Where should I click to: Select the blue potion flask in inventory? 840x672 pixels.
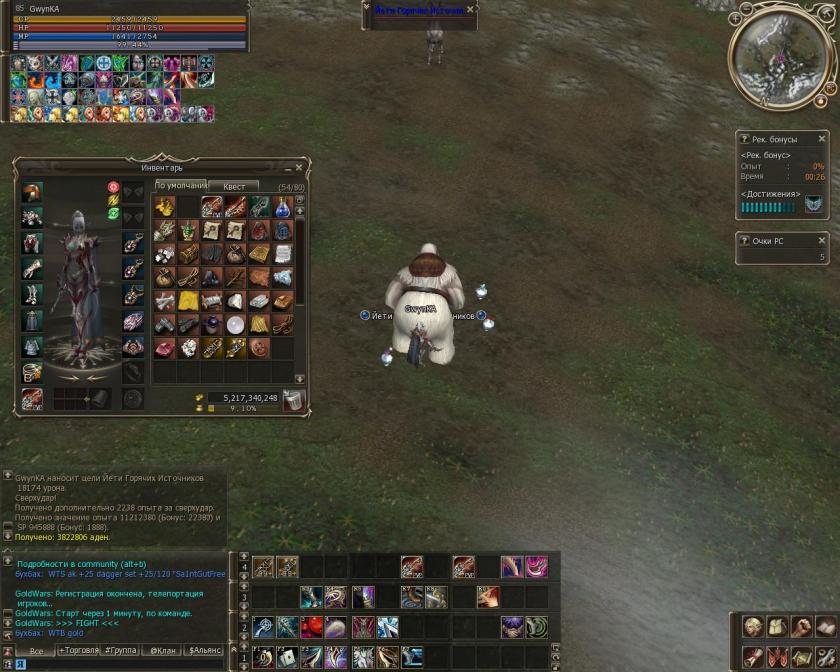(x=283, y=206)
